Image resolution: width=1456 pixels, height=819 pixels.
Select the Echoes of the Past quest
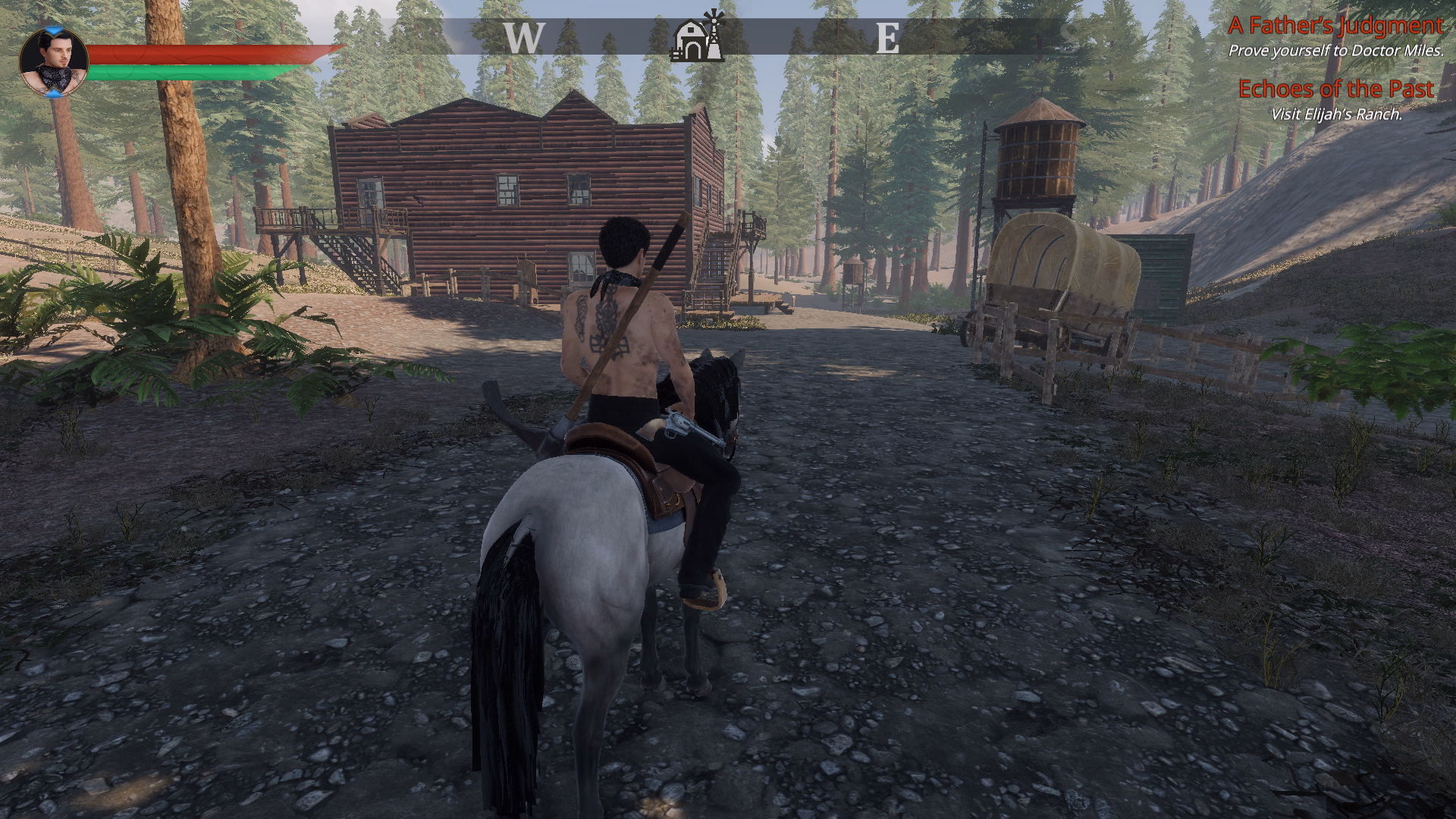click(1335, 89)
